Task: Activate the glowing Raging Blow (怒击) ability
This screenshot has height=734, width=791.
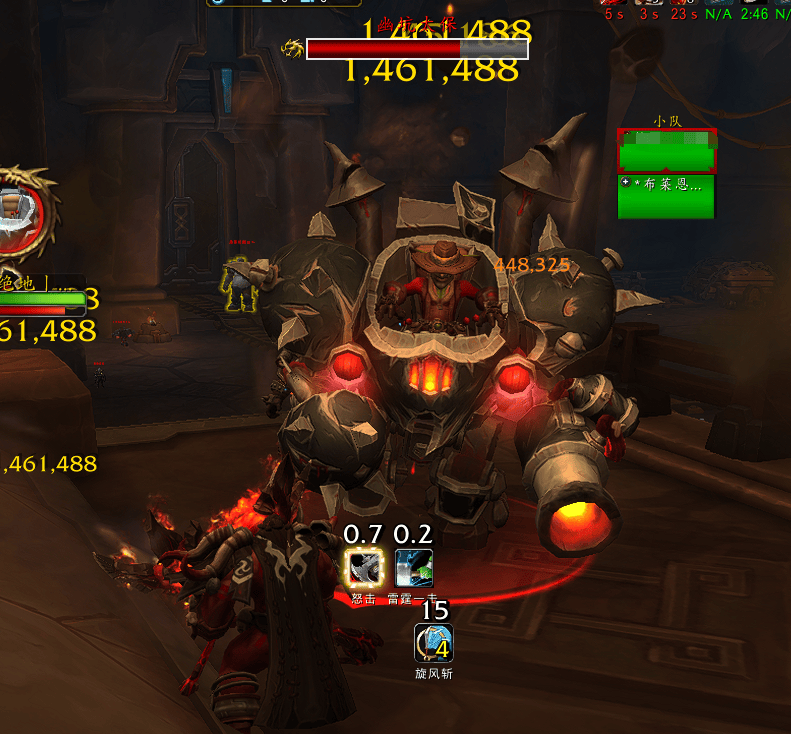Action: coord(362,568)
